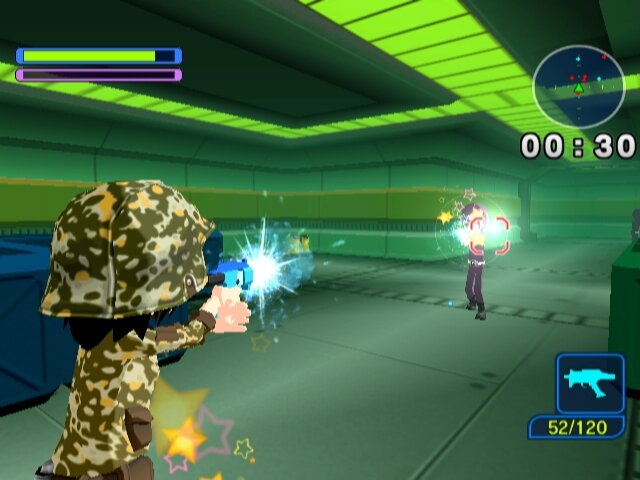Select the submachine gun weapon icon
This screenshot has height=480, width=640.
tap(590, 383)
